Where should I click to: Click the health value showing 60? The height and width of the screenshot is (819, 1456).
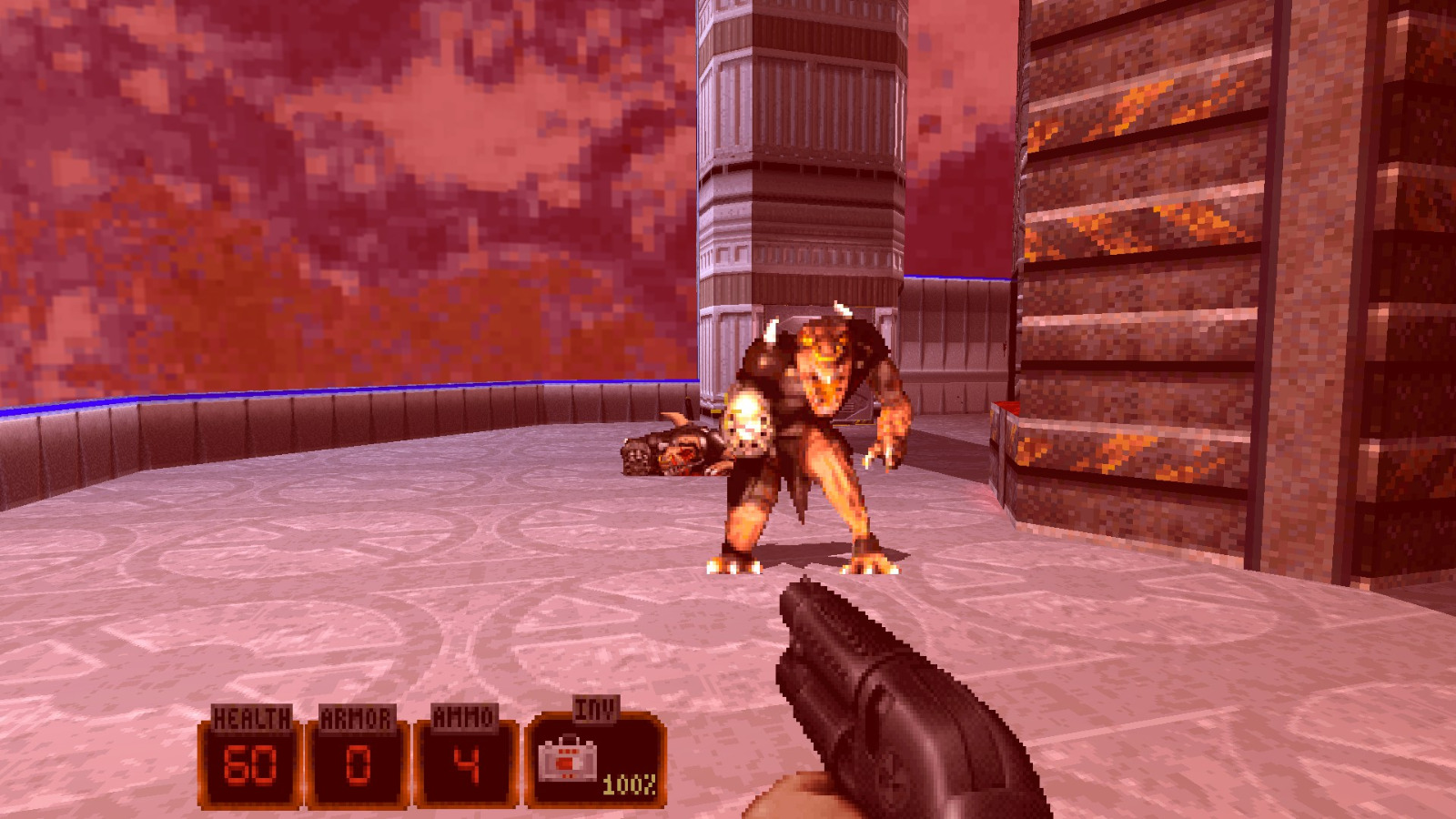tap(251, 764)
